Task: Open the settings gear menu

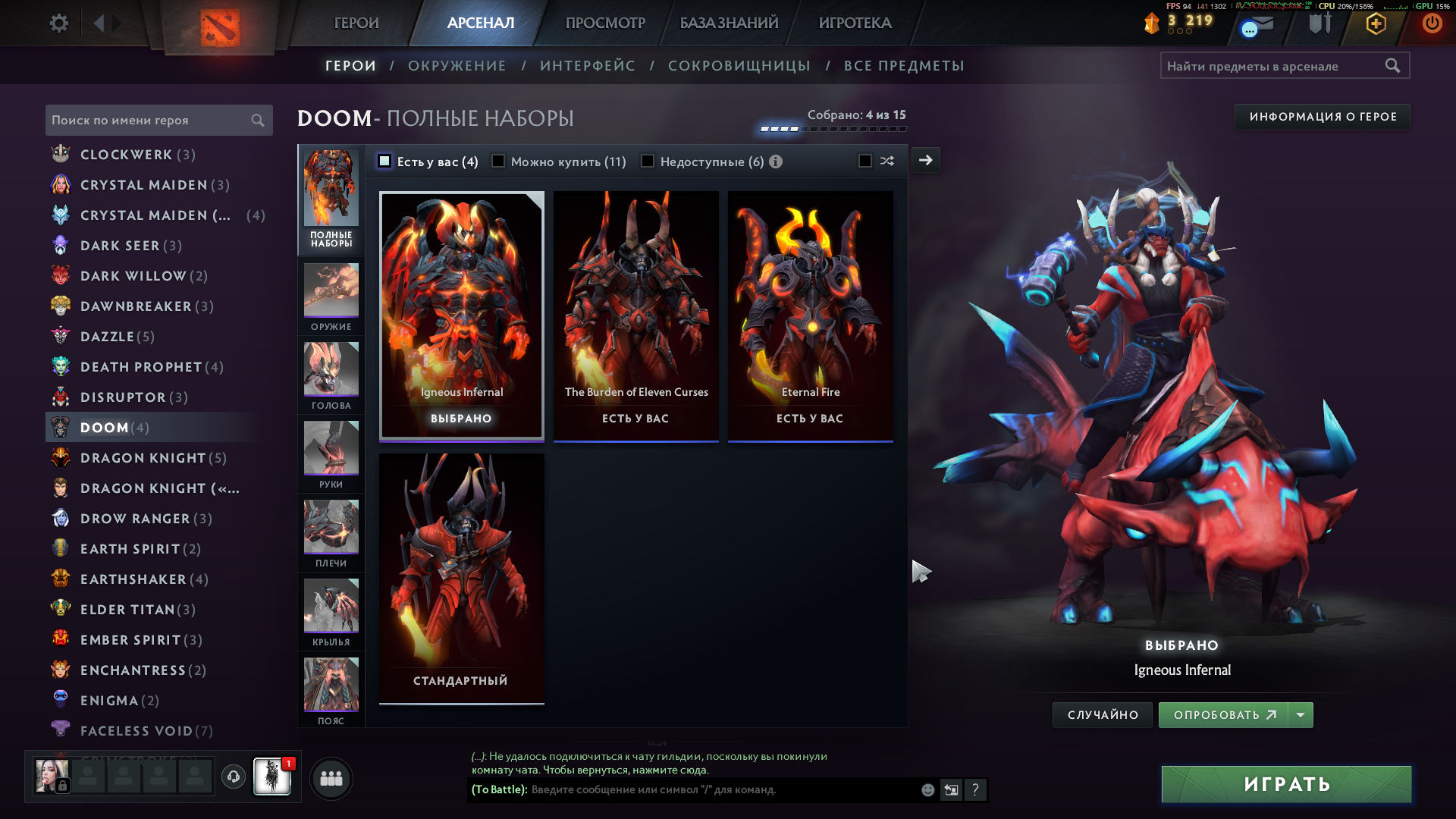Action: tap(58, 24)
